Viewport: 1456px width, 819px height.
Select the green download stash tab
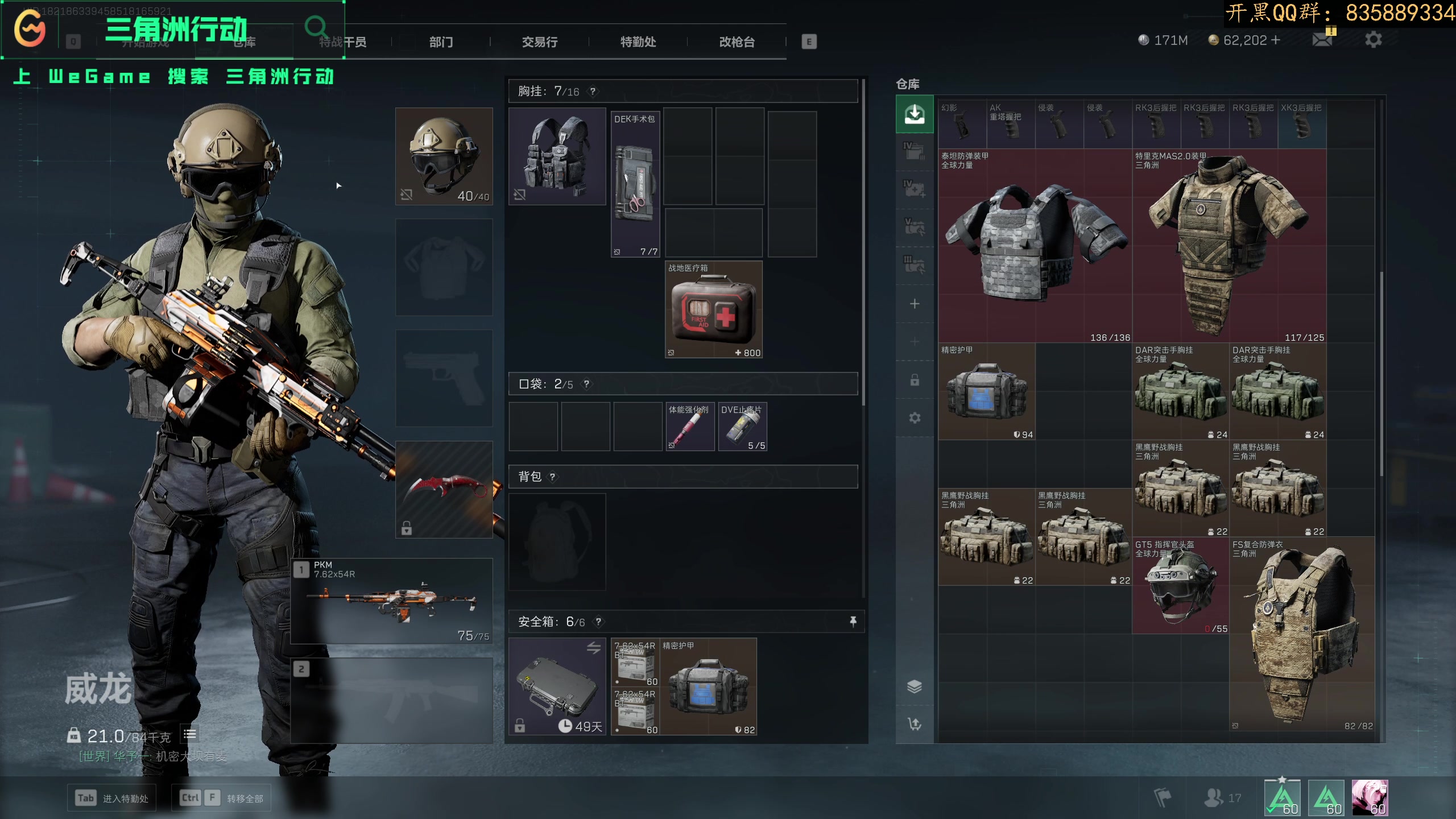pyautogui.click(x=914, y=114)
